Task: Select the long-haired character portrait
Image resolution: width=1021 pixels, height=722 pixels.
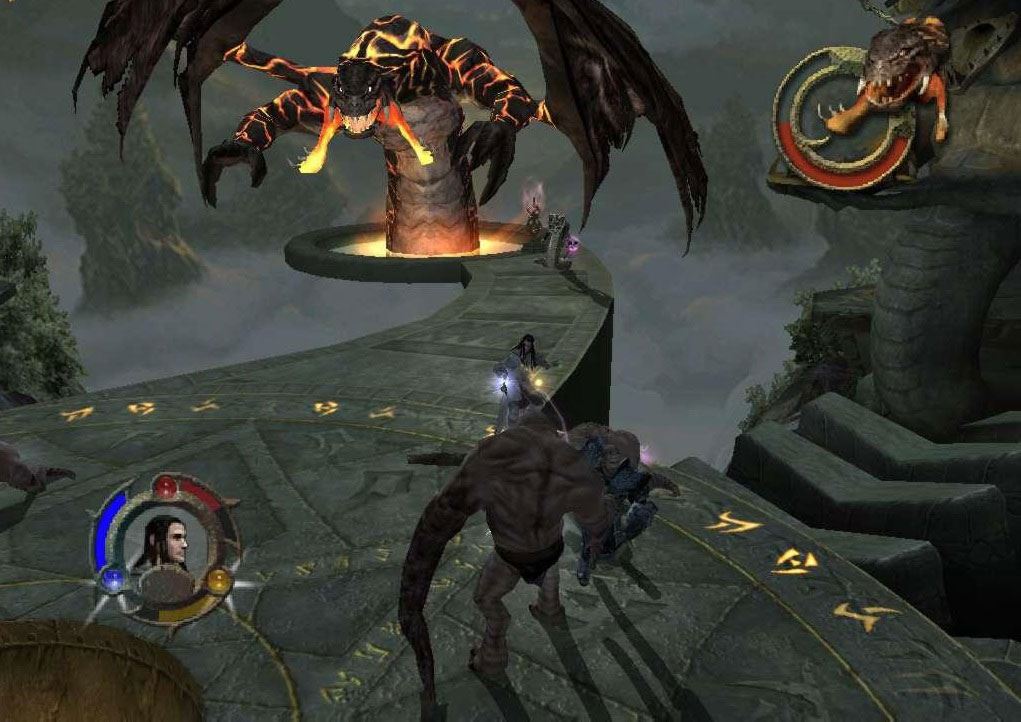Action: [166, 541]
